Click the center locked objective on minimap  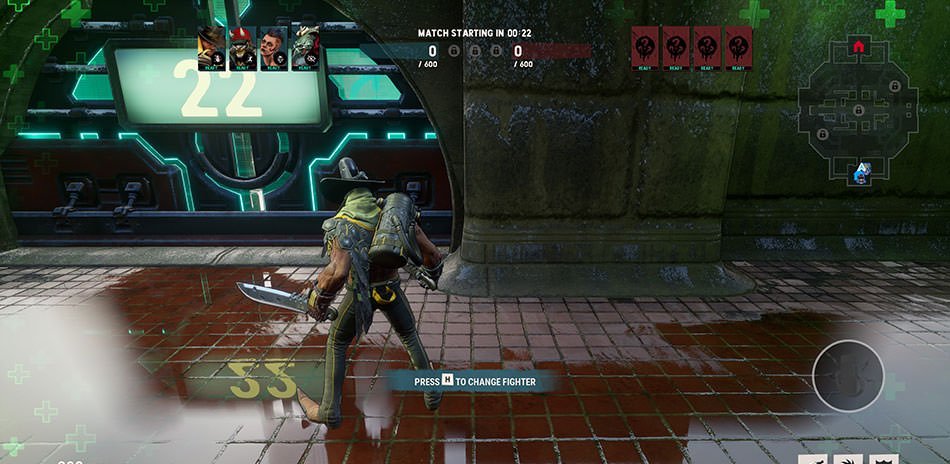(x=858, y=108)
